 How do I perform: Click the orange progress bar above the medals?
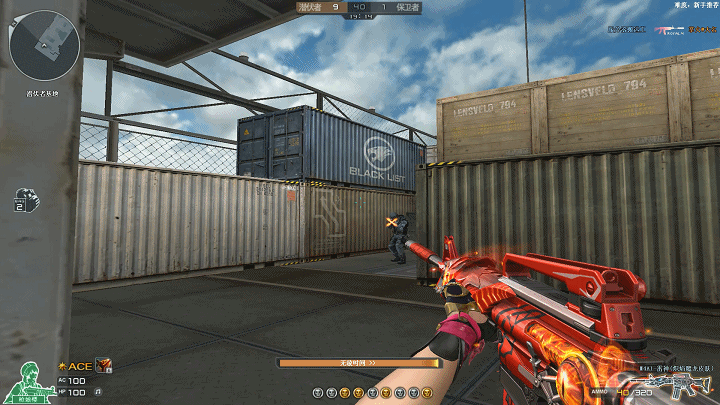coord(360,363)
